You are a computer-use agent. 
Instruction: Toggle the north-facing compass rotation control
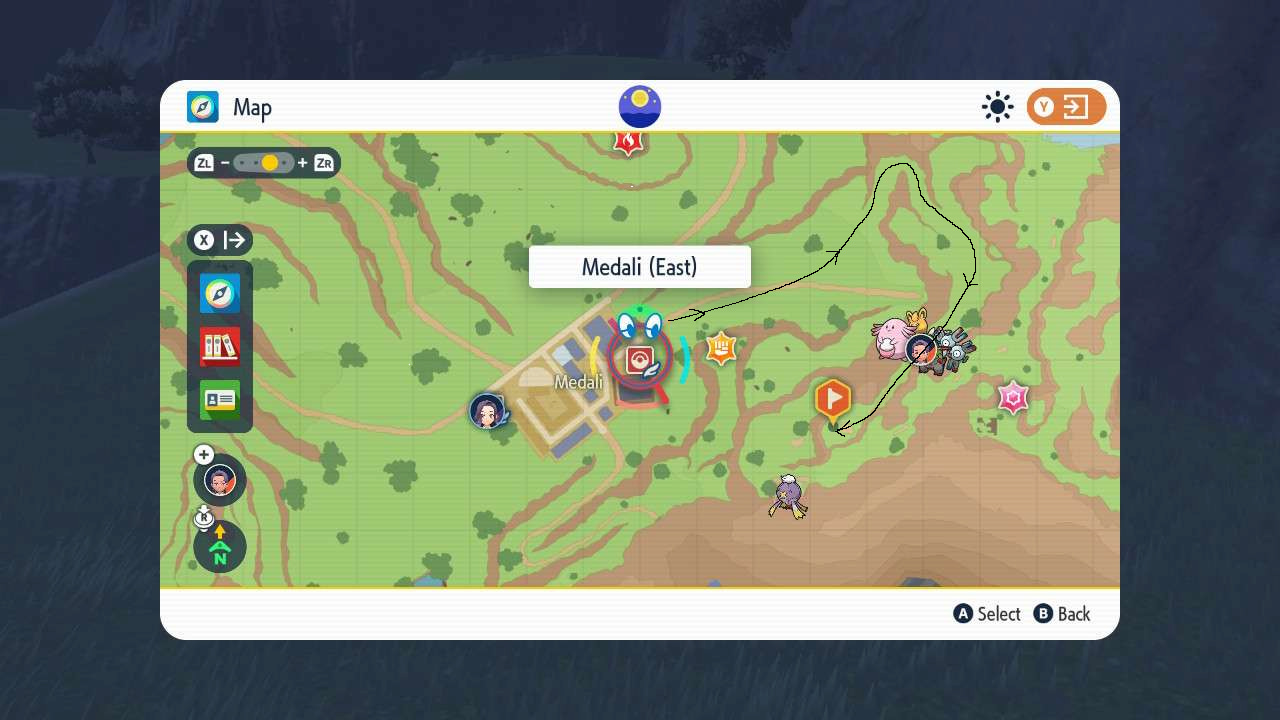pos(219,546)
